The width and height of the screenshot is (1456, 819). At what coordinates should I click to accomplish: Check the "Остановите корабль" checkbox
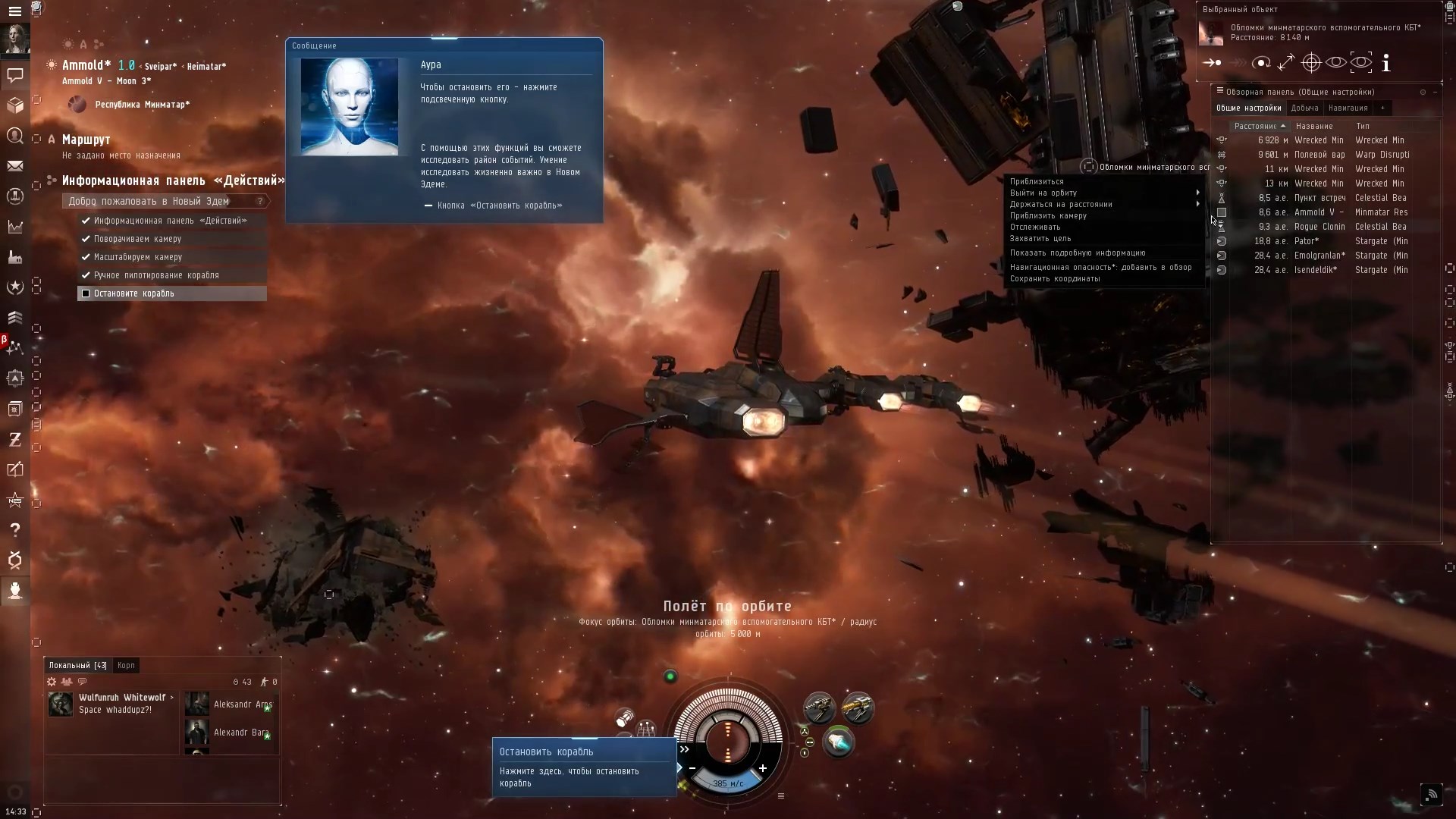(86, 293)
